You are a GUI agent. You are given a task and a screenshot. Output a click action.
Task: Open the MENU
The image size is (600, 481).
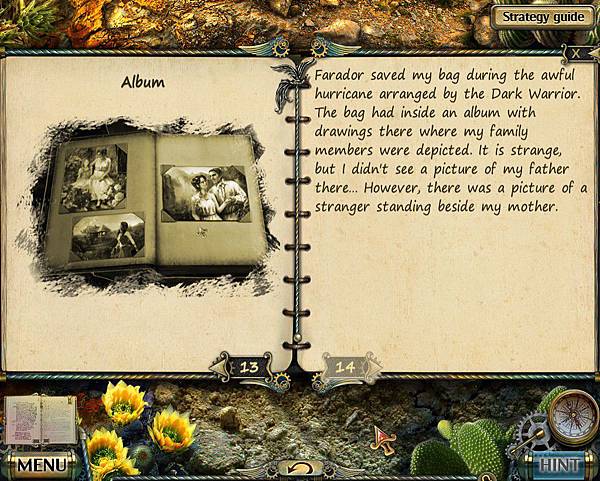pos(39,465)
